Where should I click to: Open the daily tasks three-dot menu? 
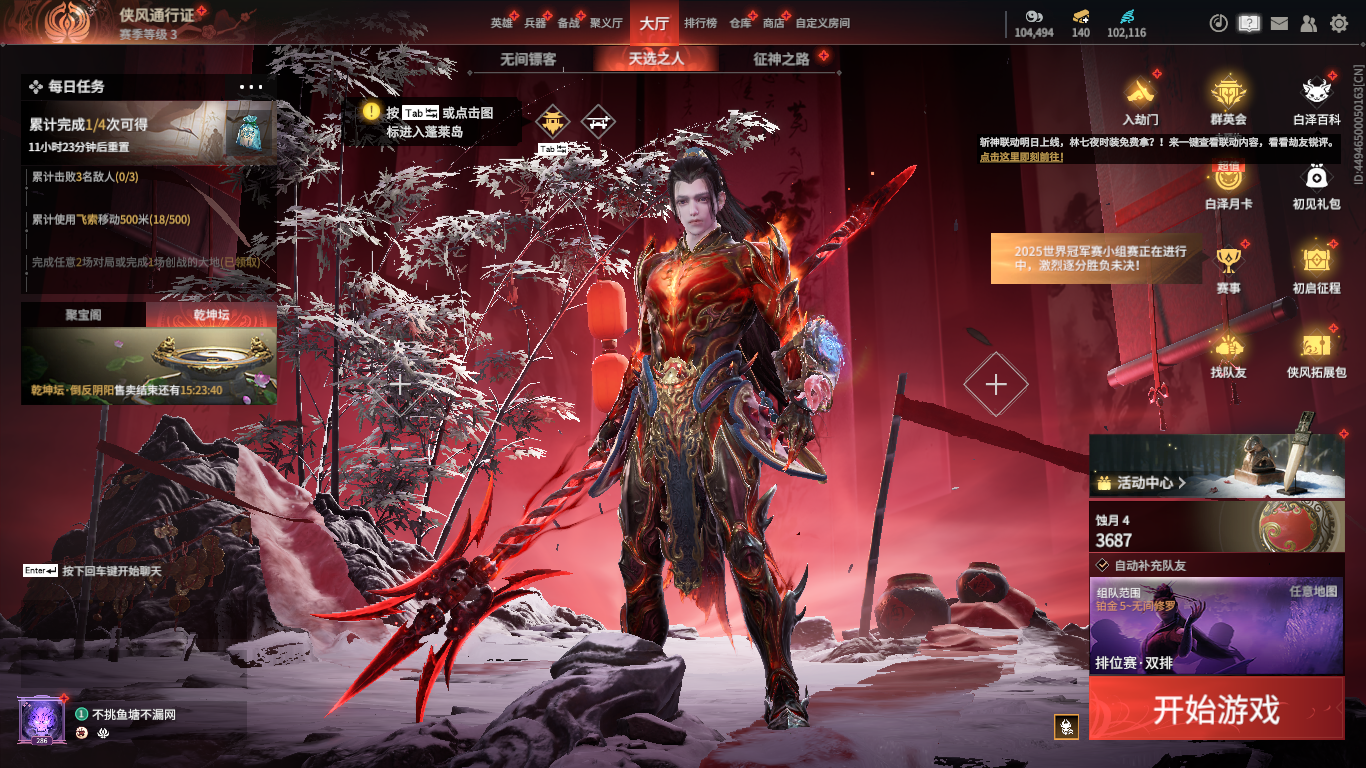click(x=251, y=87)
